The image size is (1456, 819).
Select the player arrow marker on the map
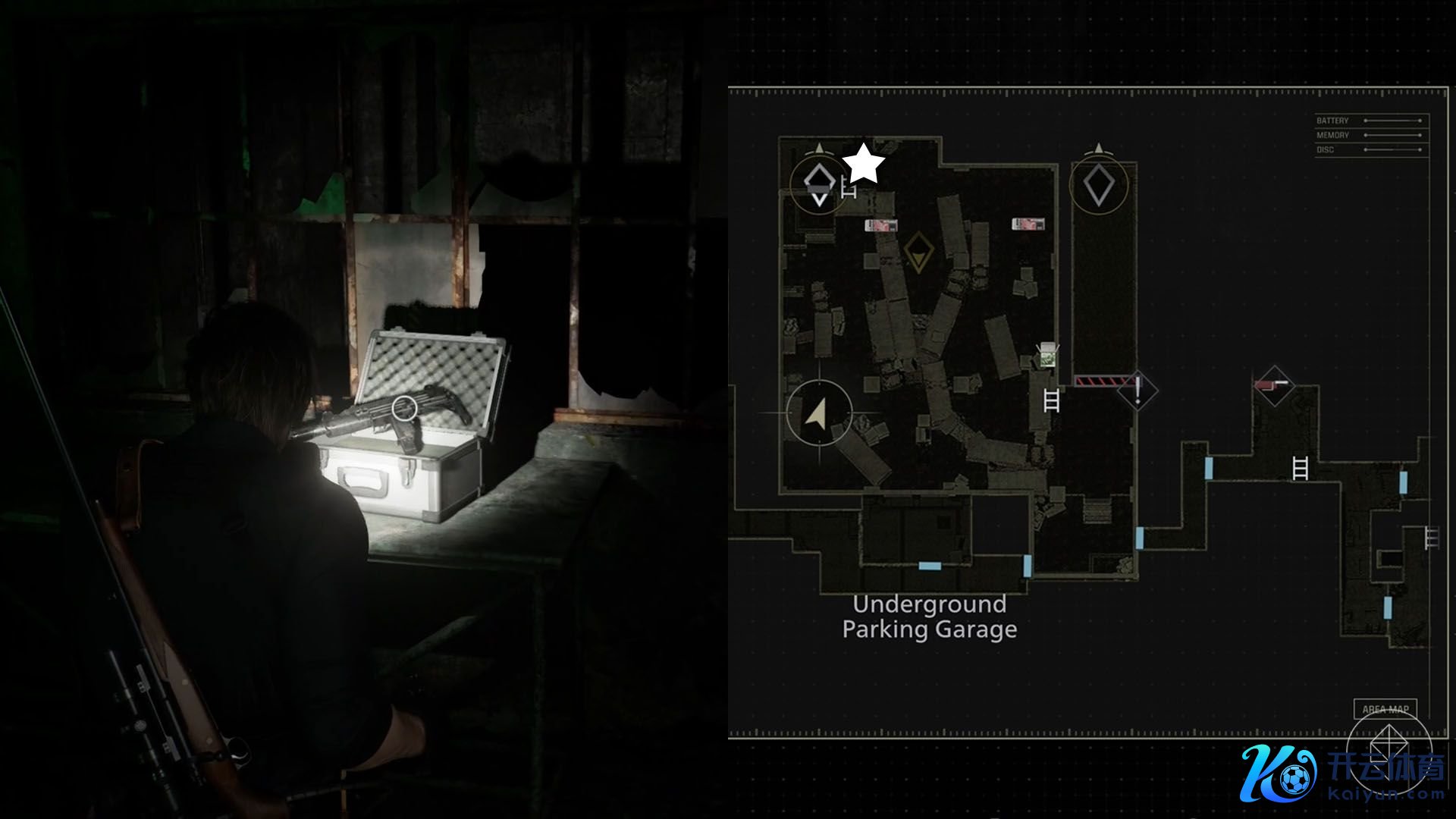coord(817,413)
